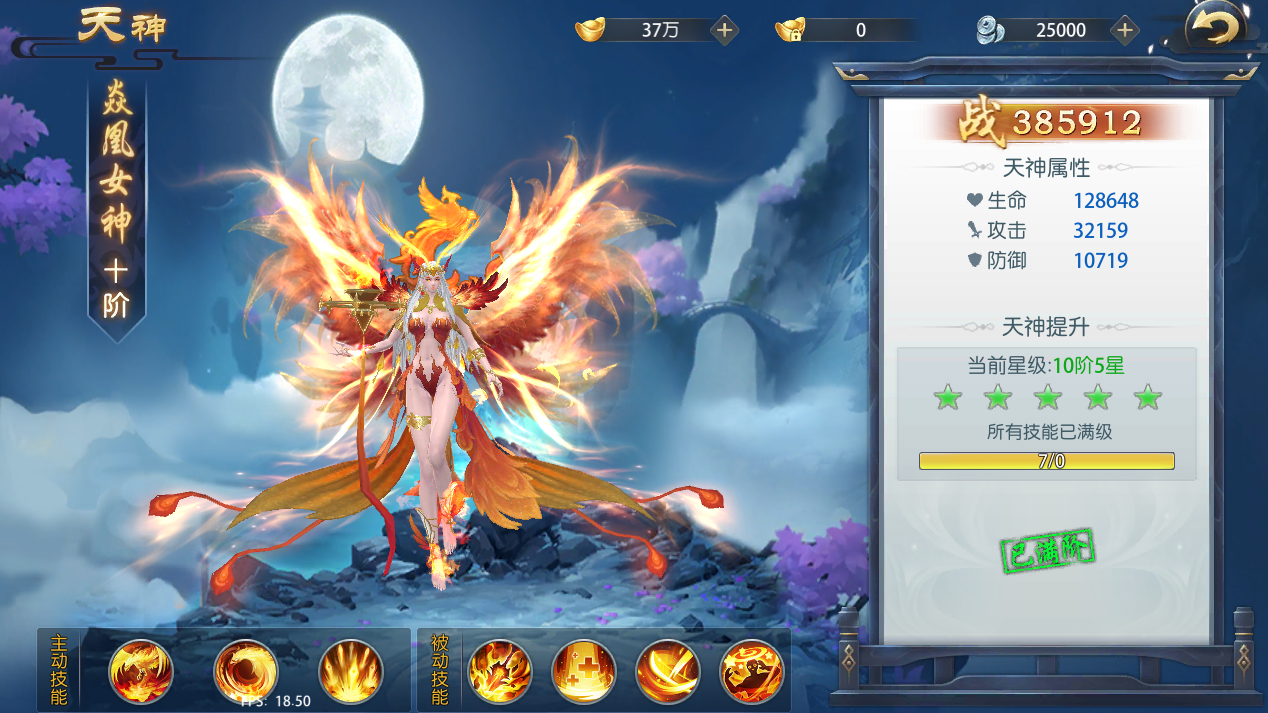Select the phoenix bird active skill
This screenshot has width=1268, height=713.
click(141, 670)
